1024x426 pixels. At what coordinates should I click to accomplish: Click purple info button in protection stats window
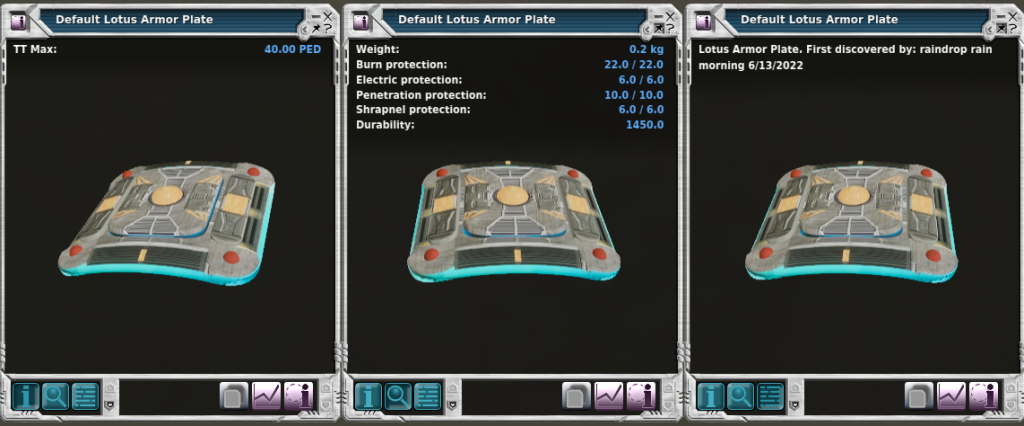click(x=640, y=396)
